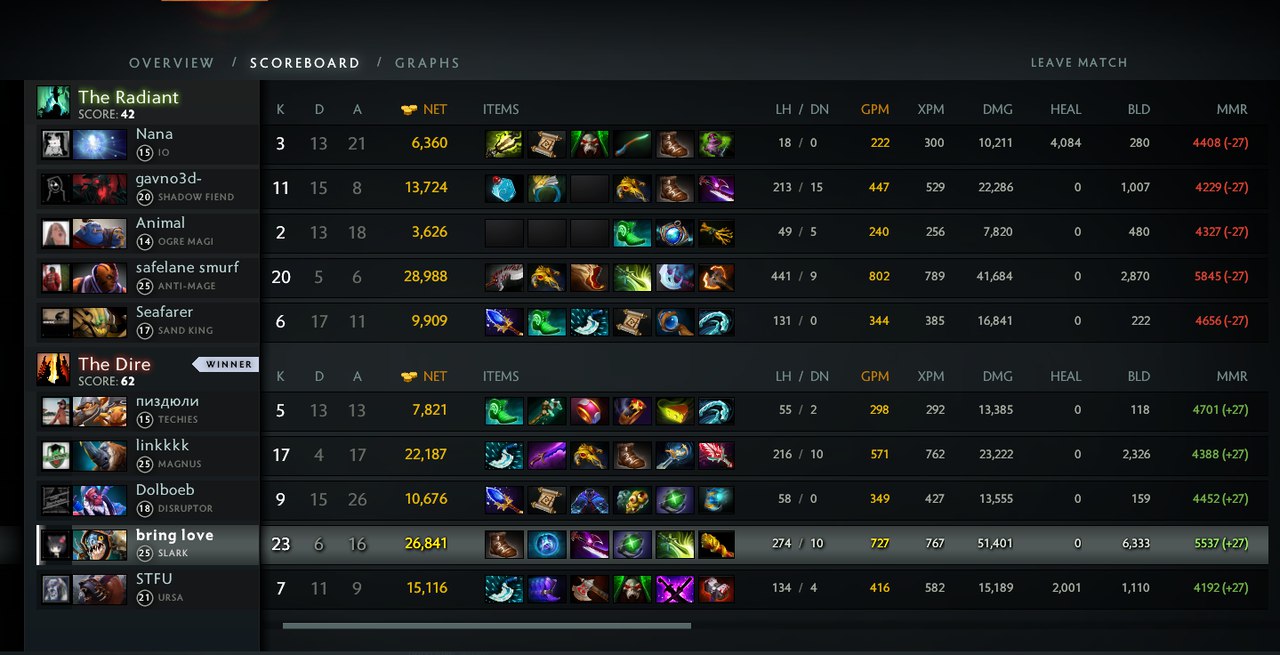Viewport: 1280px width, 655px height.
Task: Click the Leave Match button
Action: pyautogui.click(x=1078, y=63)
